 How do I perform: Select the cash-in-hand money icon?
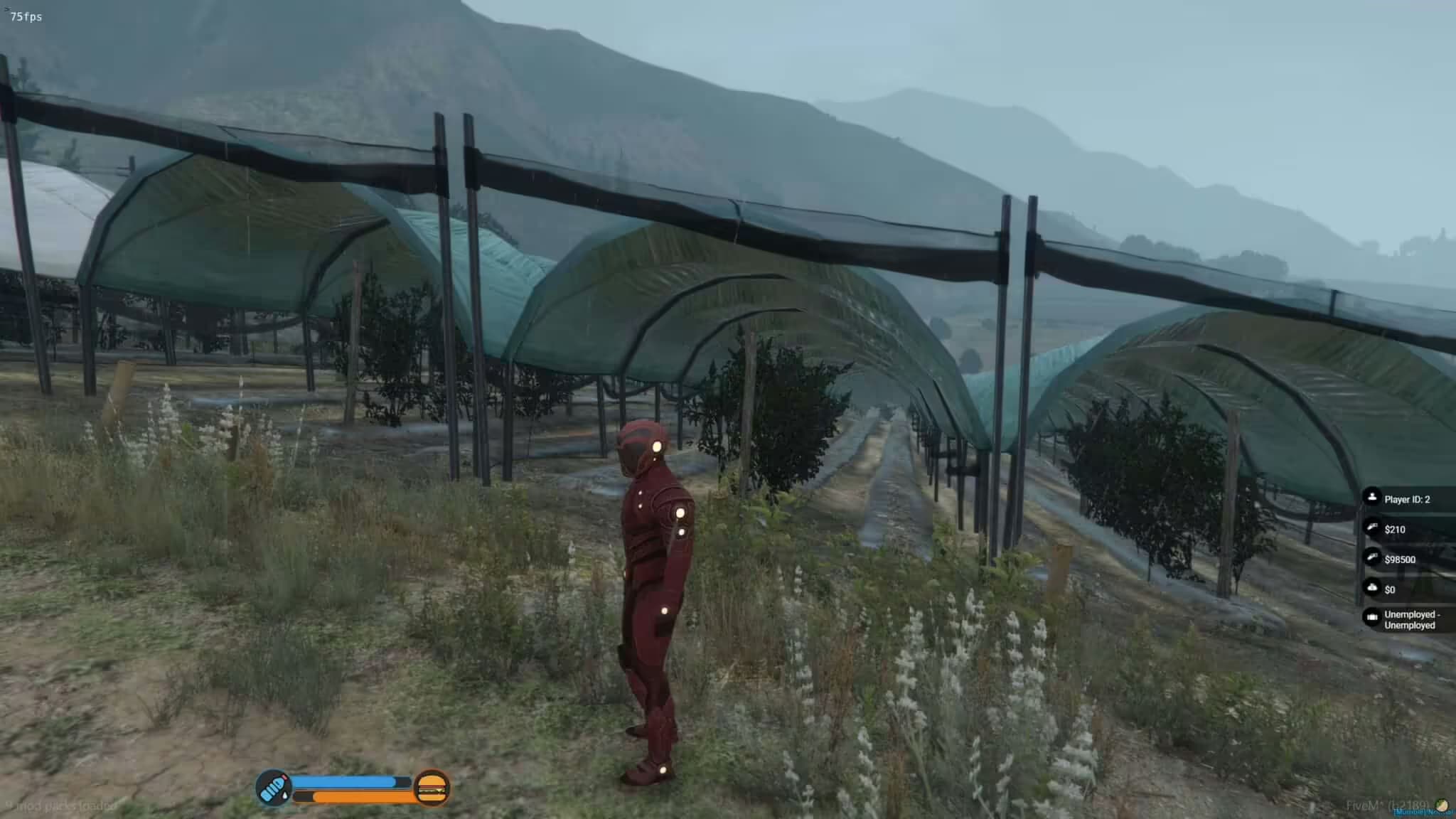point(1372,528)
